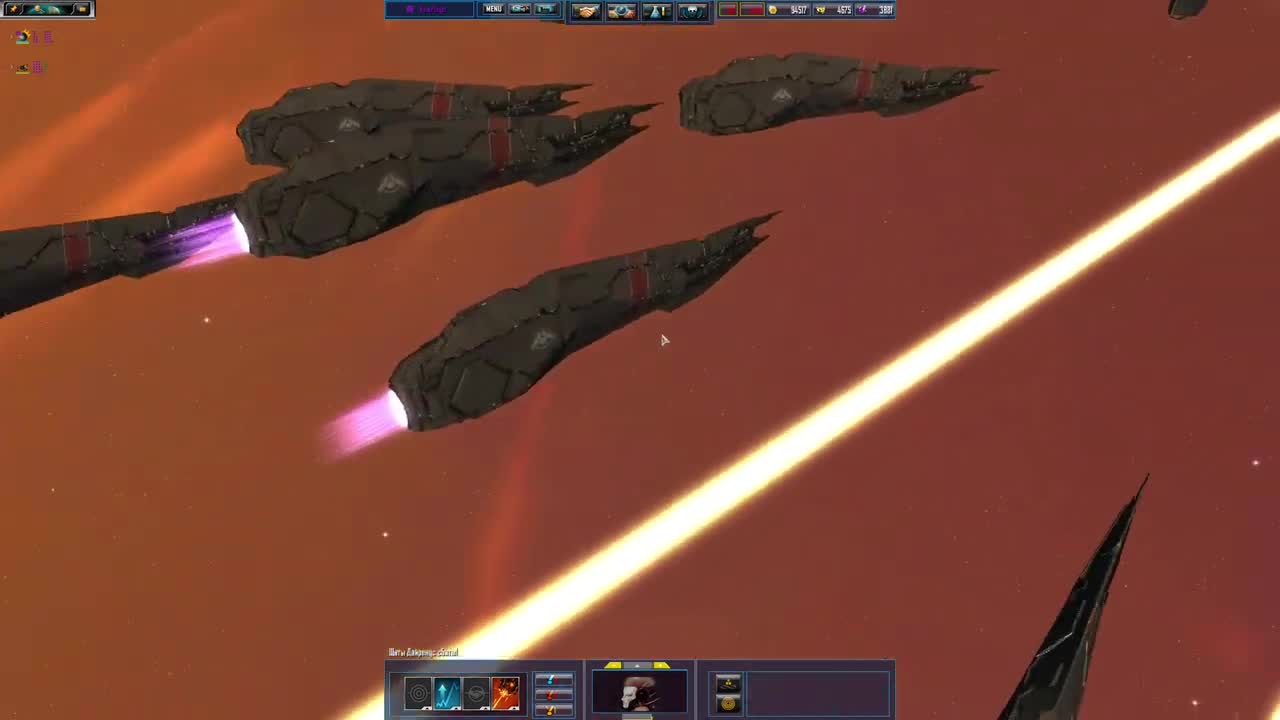The image size is (1280, 720).
Task: Trigger the explosion attack ability
Action: coord(505,692)
